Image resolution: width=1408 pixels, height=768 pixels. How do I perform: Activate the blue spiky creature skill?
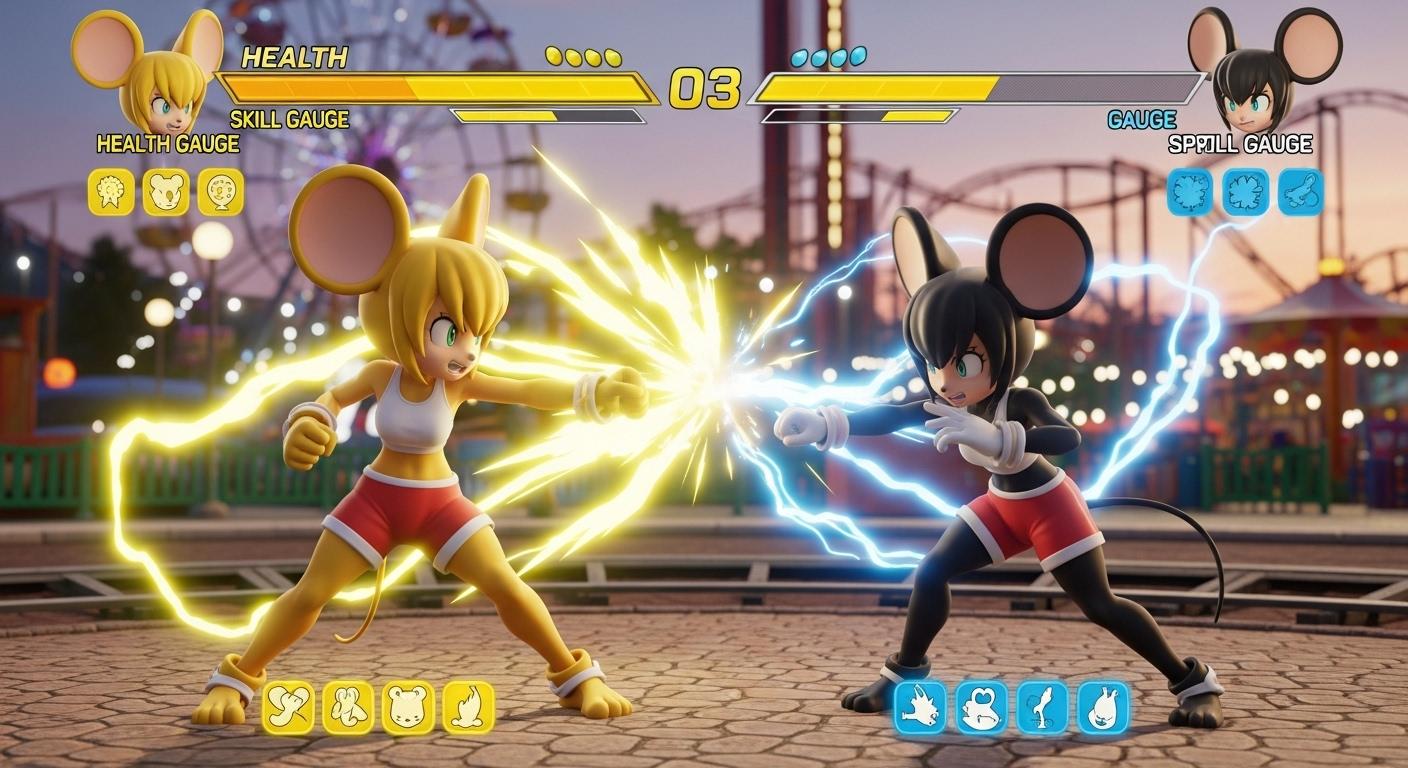(920, 708)
